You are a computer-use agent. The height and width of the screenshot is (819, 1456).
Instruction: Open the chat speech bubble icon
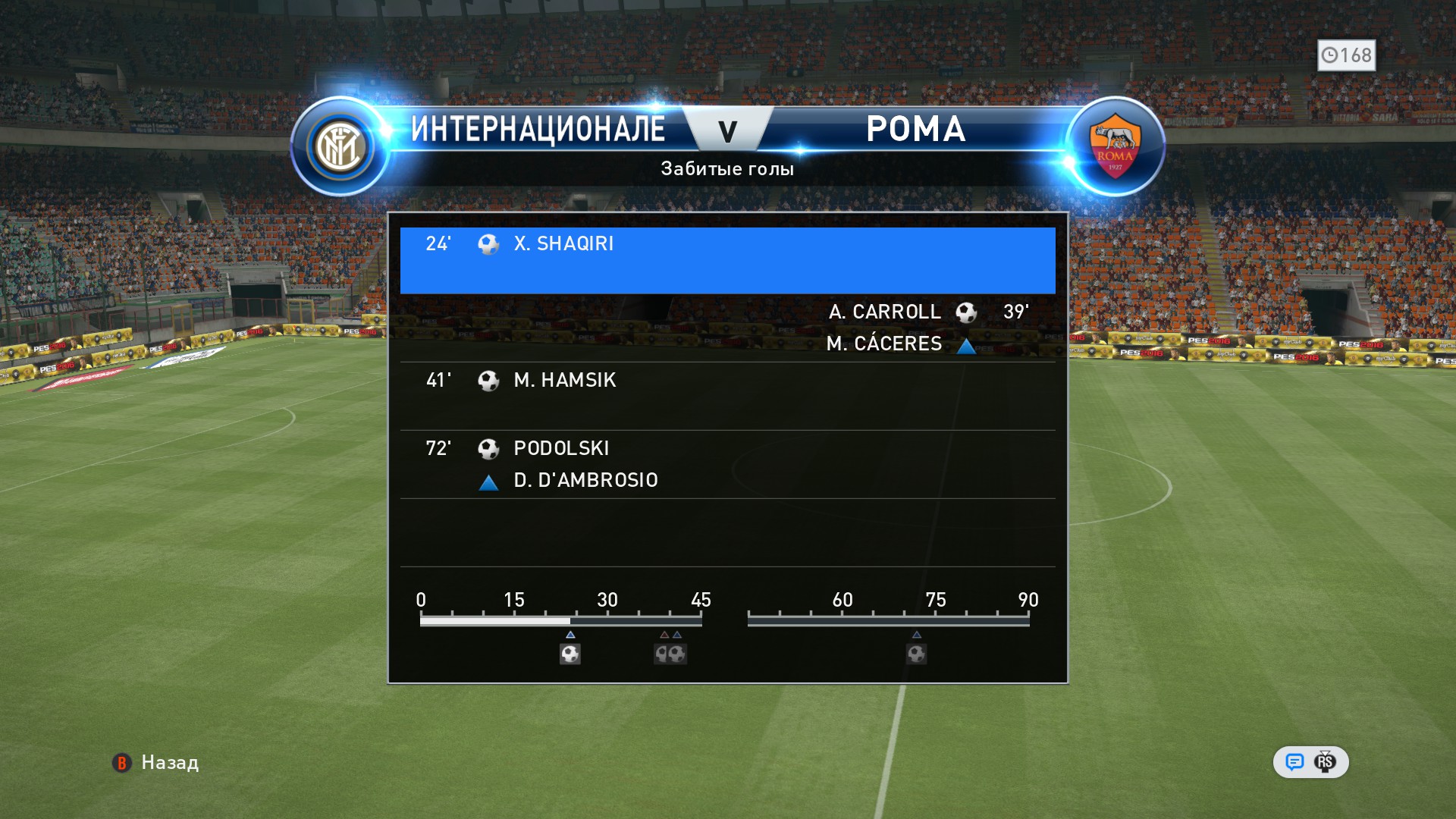click(x=1294, y=762)
